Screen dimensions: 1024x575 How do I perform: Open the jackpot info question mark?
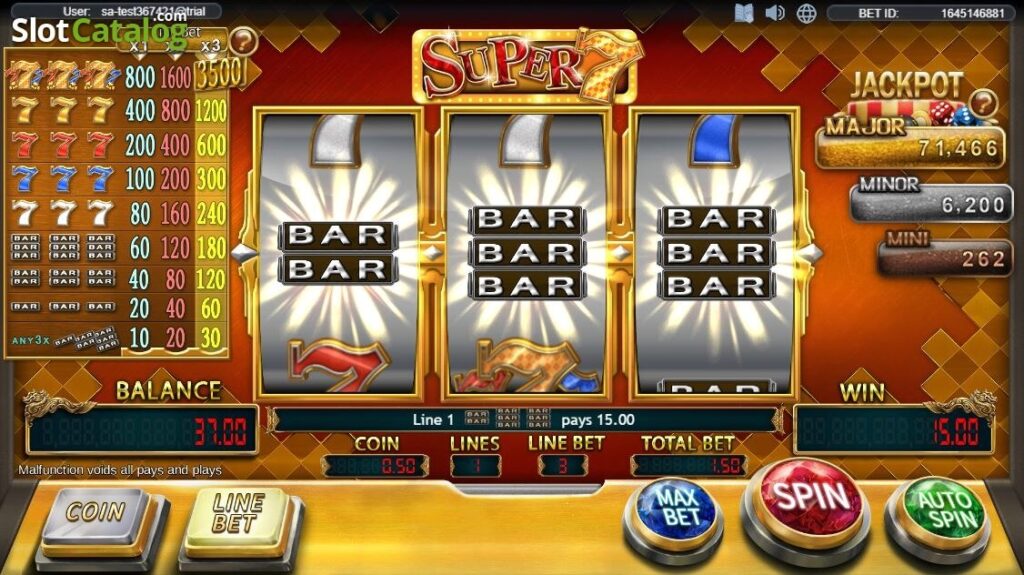[x=984, y=103]
